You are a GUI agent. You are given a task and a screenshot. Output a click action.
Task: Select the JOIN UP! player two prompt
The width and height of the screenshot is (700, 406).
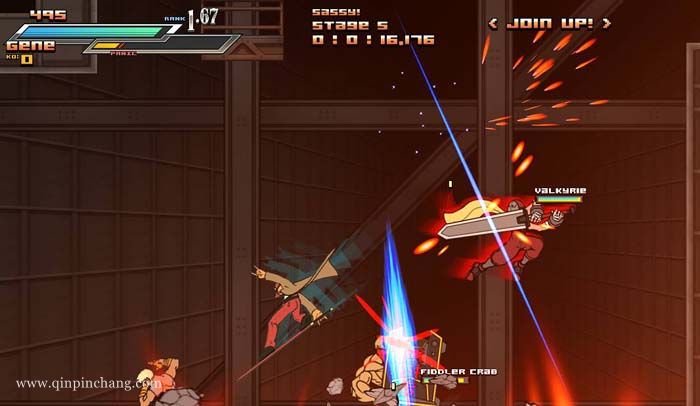click(x=549, y=23)
